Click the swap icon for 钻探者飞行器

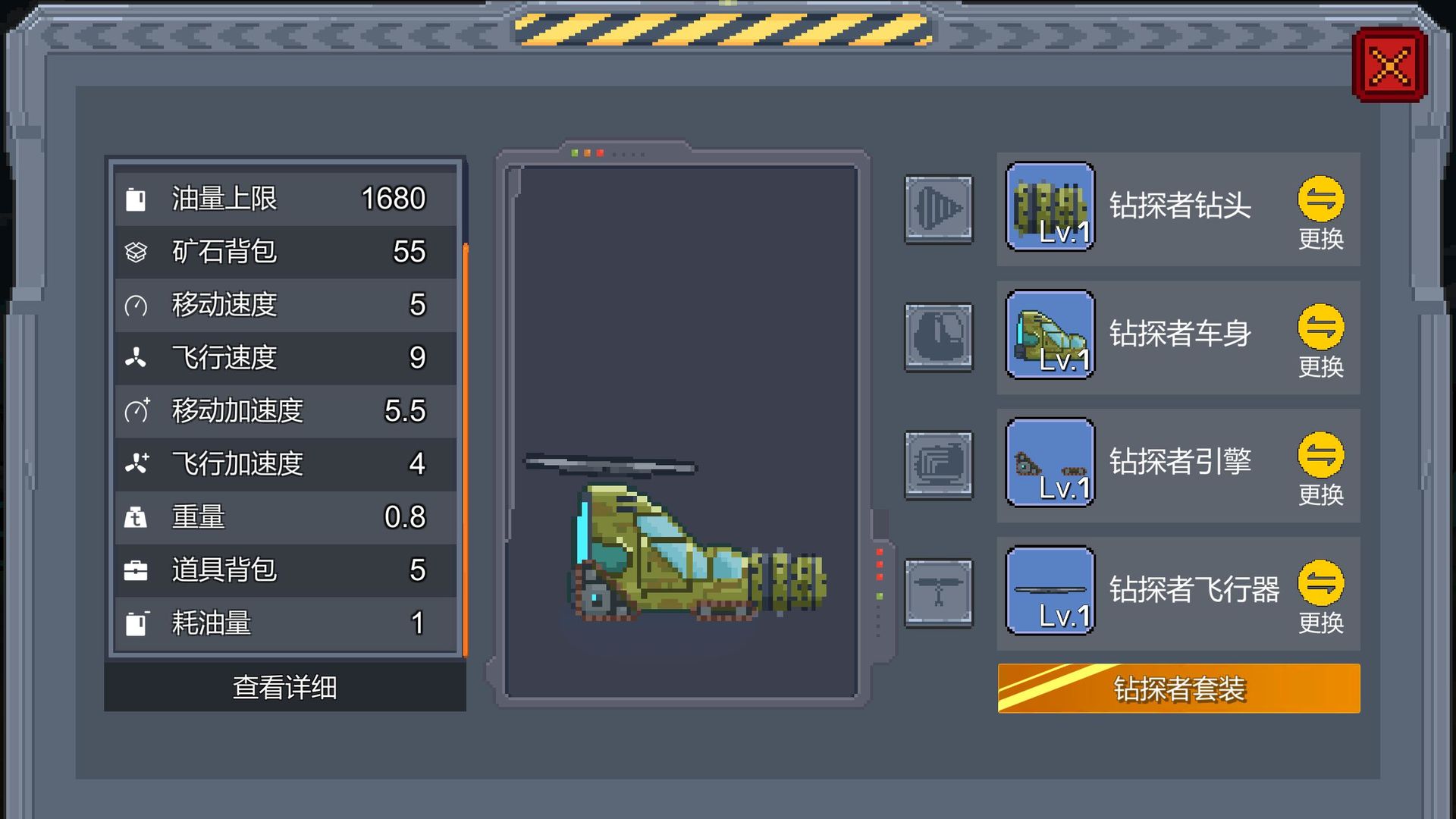point(1321,583)
